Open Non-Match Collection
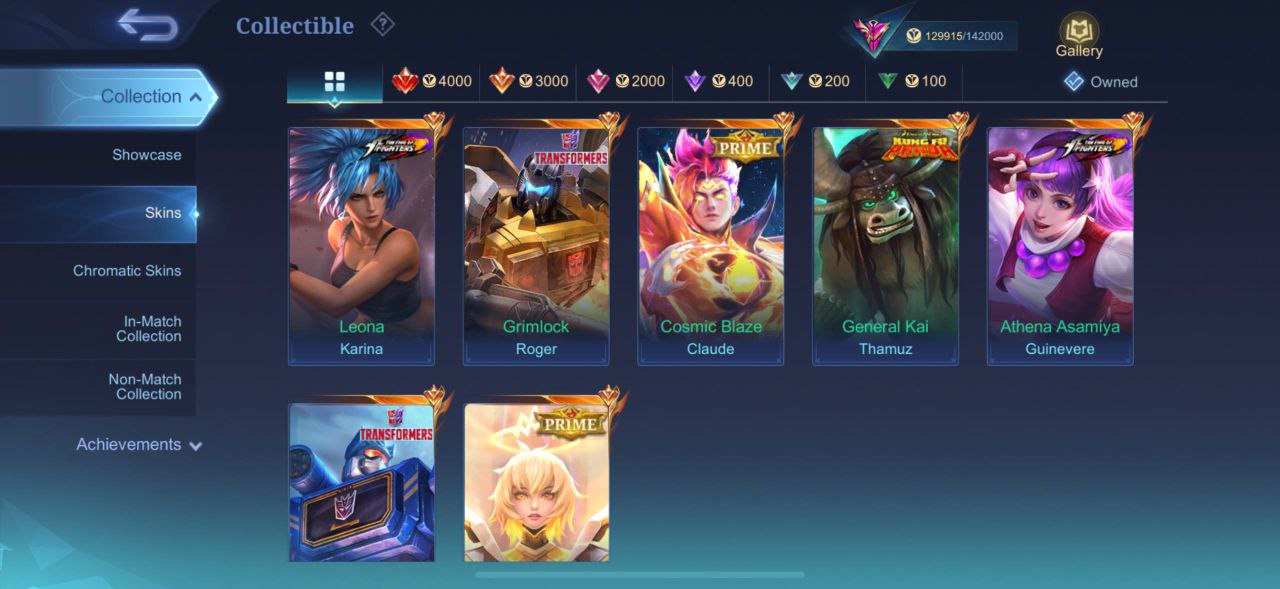 tap(145, 387)
